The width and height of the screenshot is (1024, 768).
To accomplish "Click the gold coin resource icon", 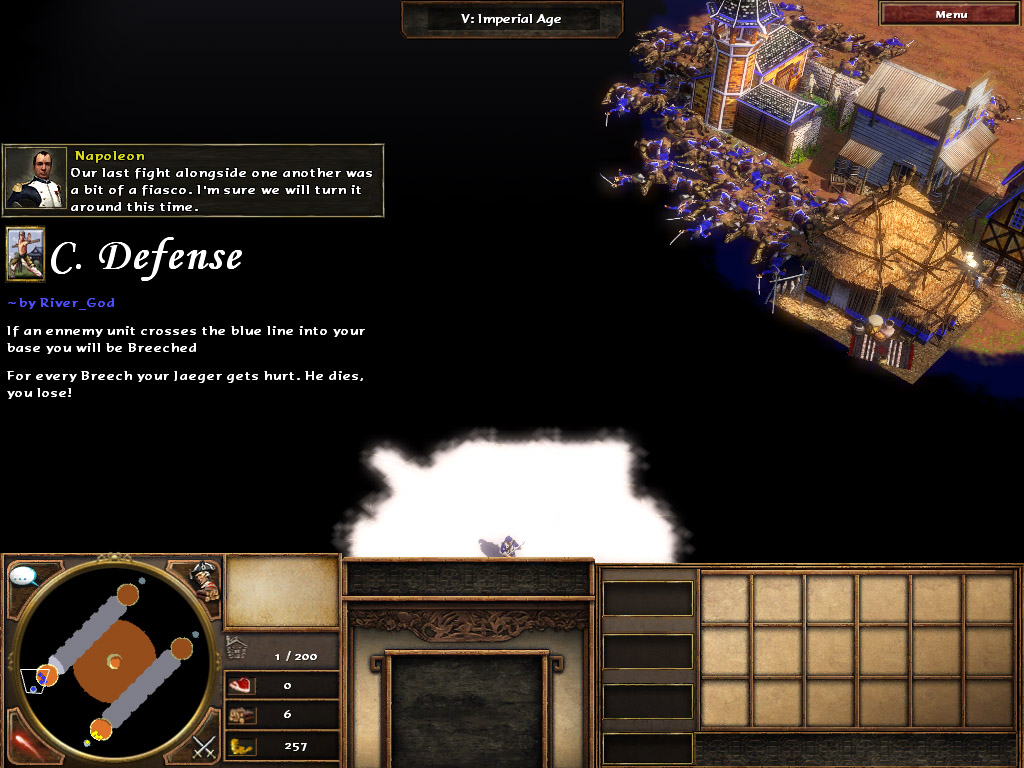I will [241, 745].
